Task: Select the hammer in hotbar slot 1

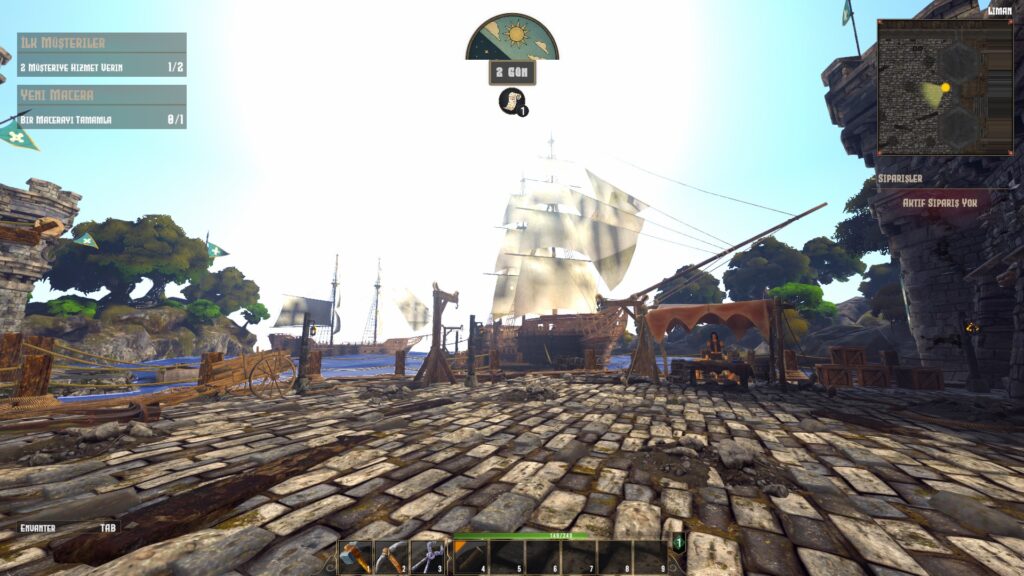Action: pyautogui.click(x=355, y=557)
